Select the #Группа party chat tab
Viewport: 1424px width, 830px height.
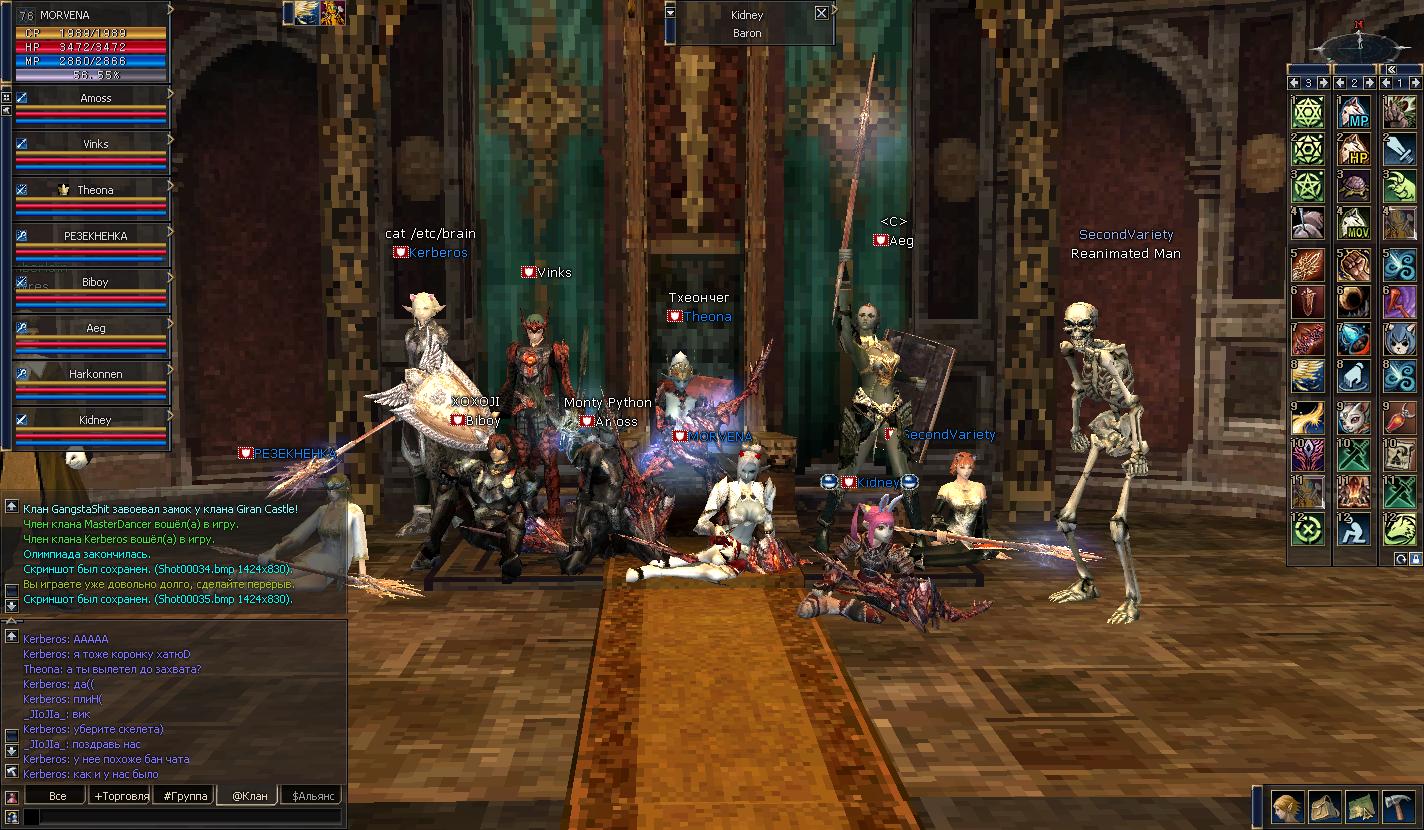(186, 796)
